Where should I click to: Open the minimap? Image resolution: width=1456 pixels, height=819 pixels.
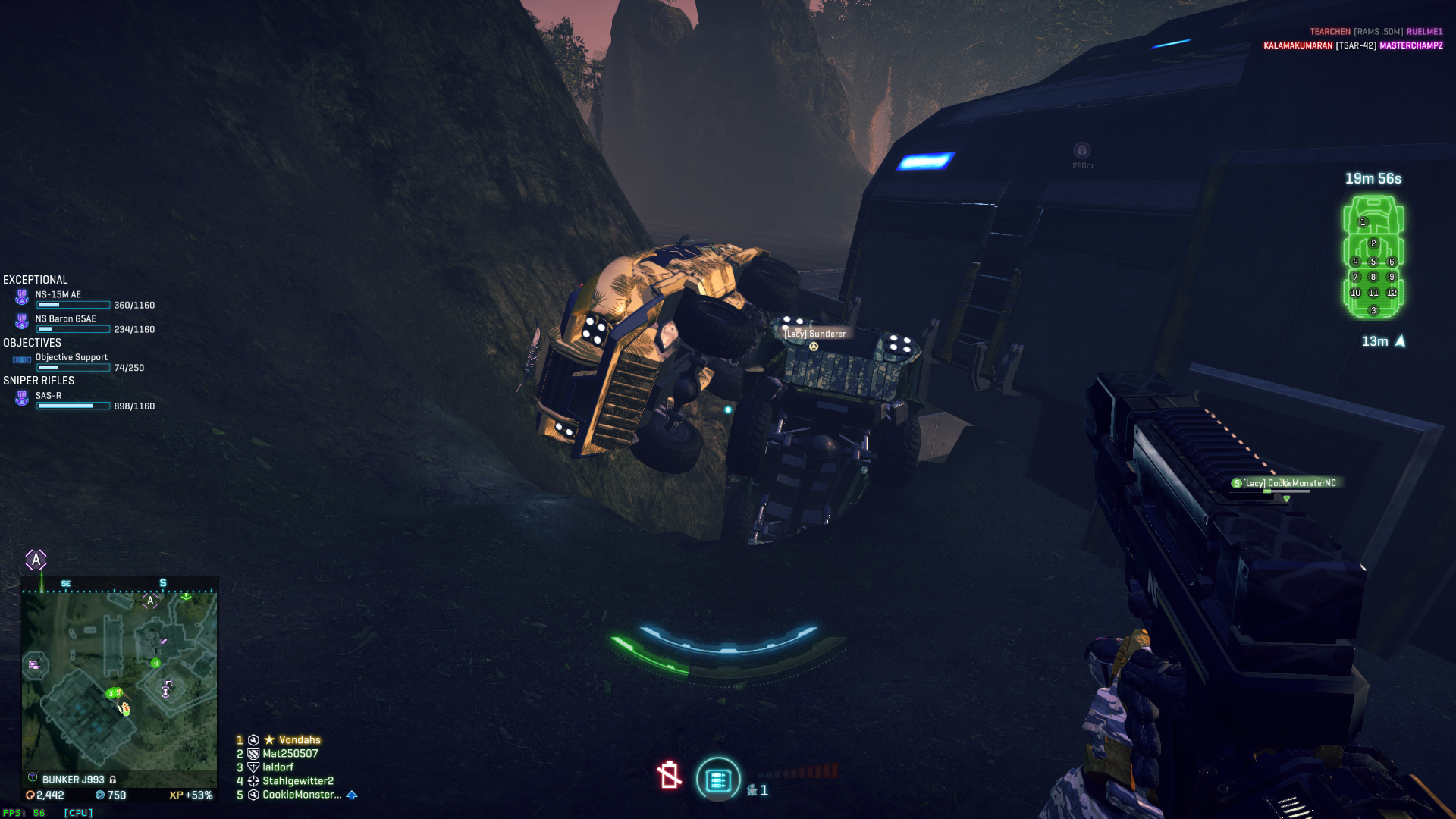(119, 682)
